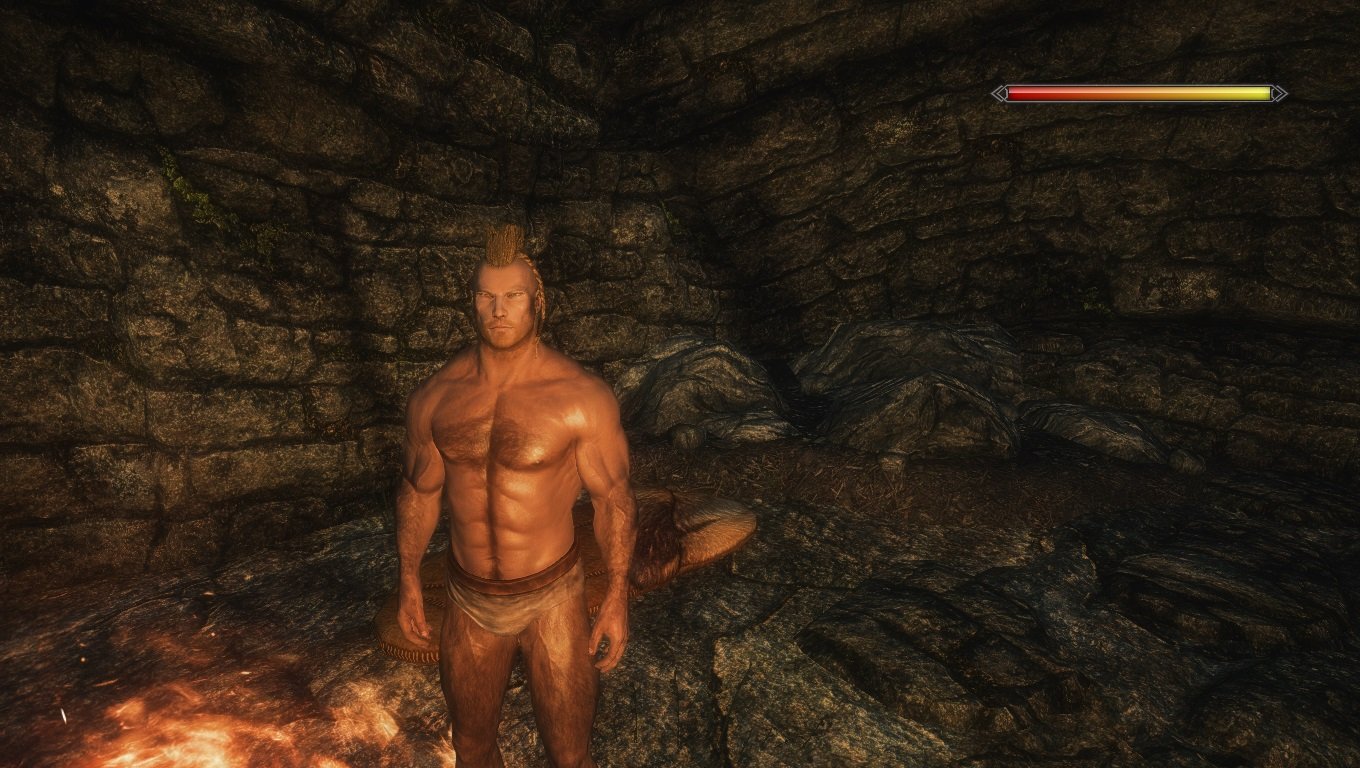Click the red-to-yellow gradient slider bar
This screenshot has width=1360, height=768.
[x=1140, y=93]
